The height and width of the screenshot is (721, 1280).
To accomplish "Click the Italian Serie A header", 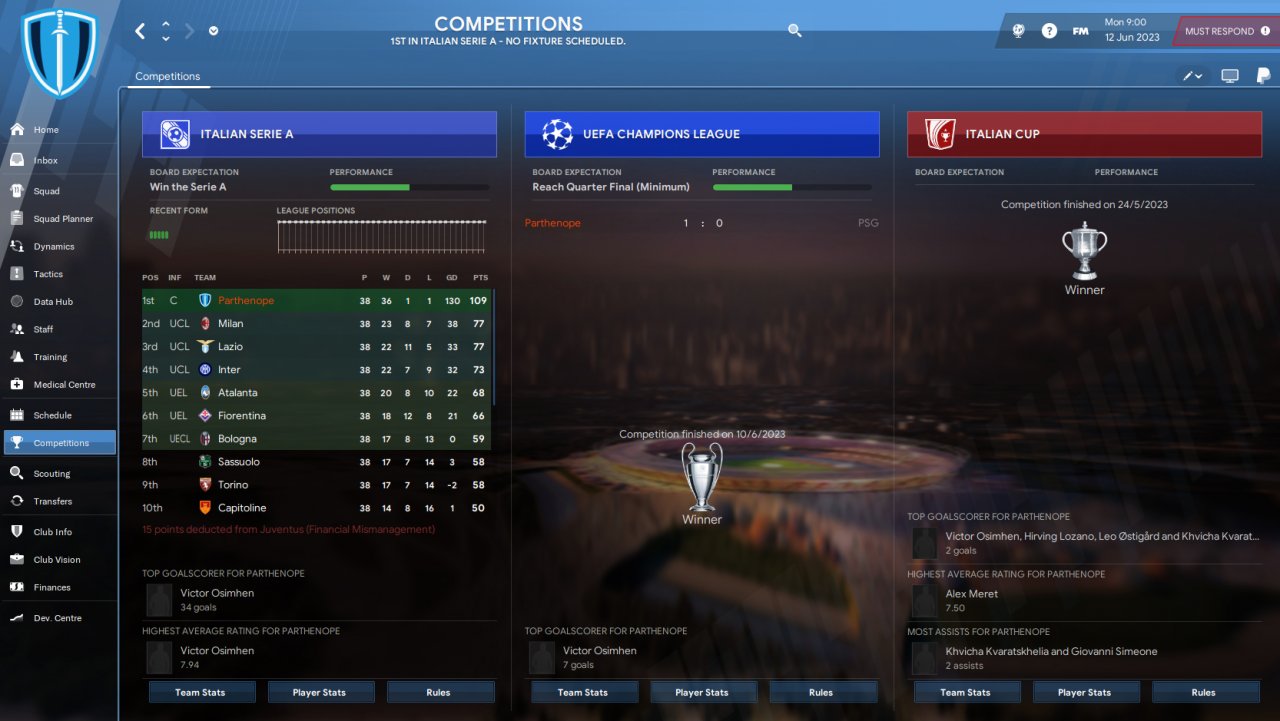I will pos(319,134).
